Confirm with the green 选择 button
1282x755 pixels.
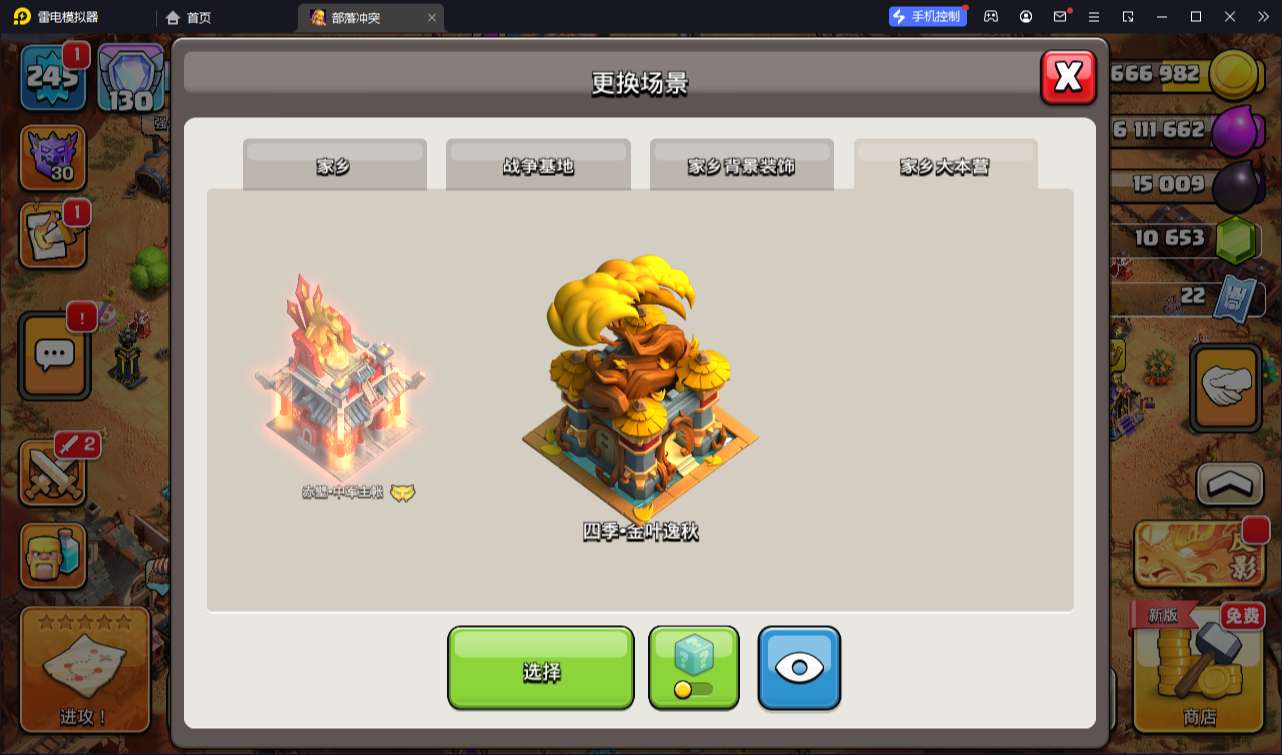point(541,668)
